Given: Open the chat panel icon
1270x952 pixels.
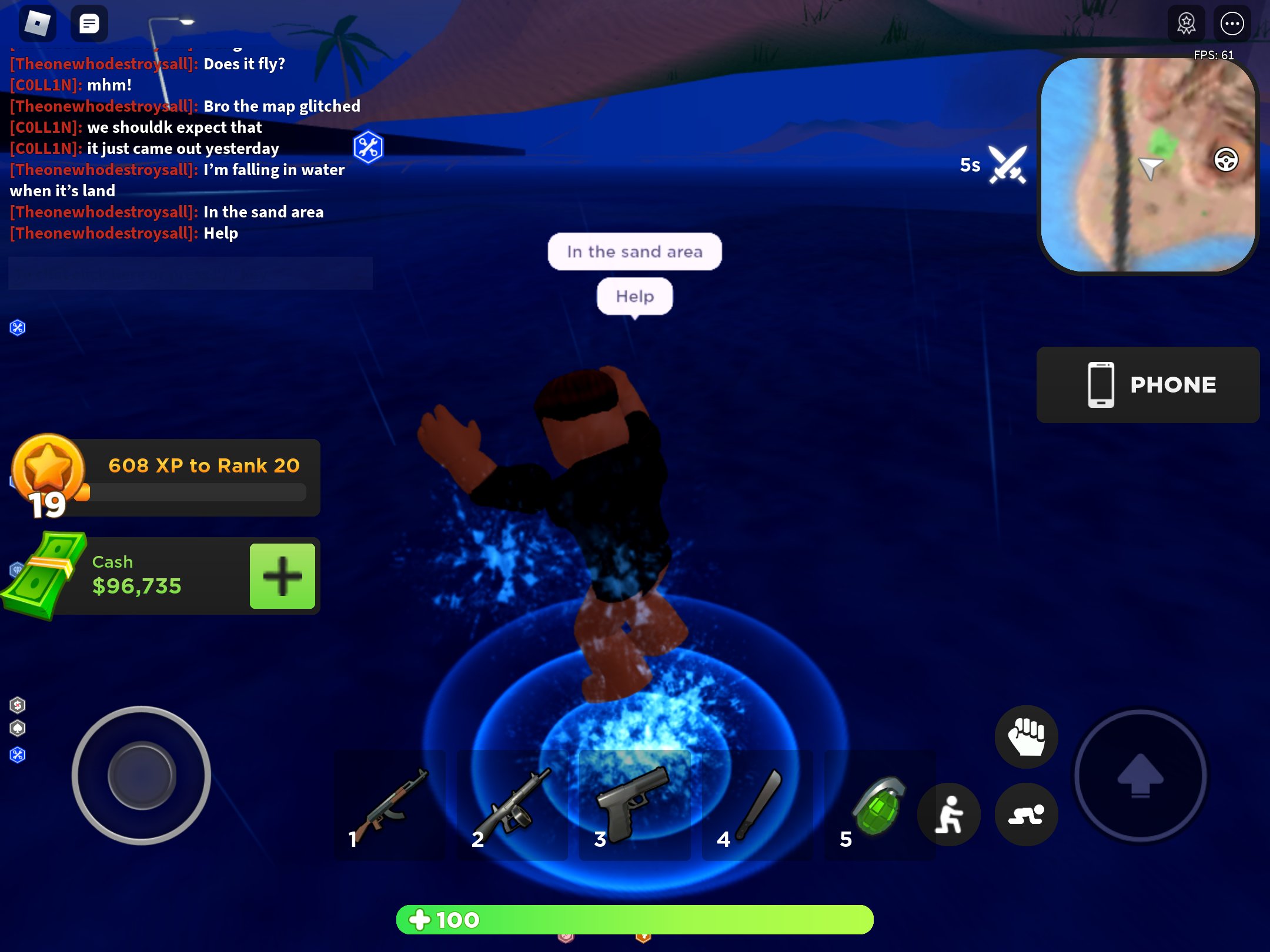Looking at the screenshot, I should [89, 24].
